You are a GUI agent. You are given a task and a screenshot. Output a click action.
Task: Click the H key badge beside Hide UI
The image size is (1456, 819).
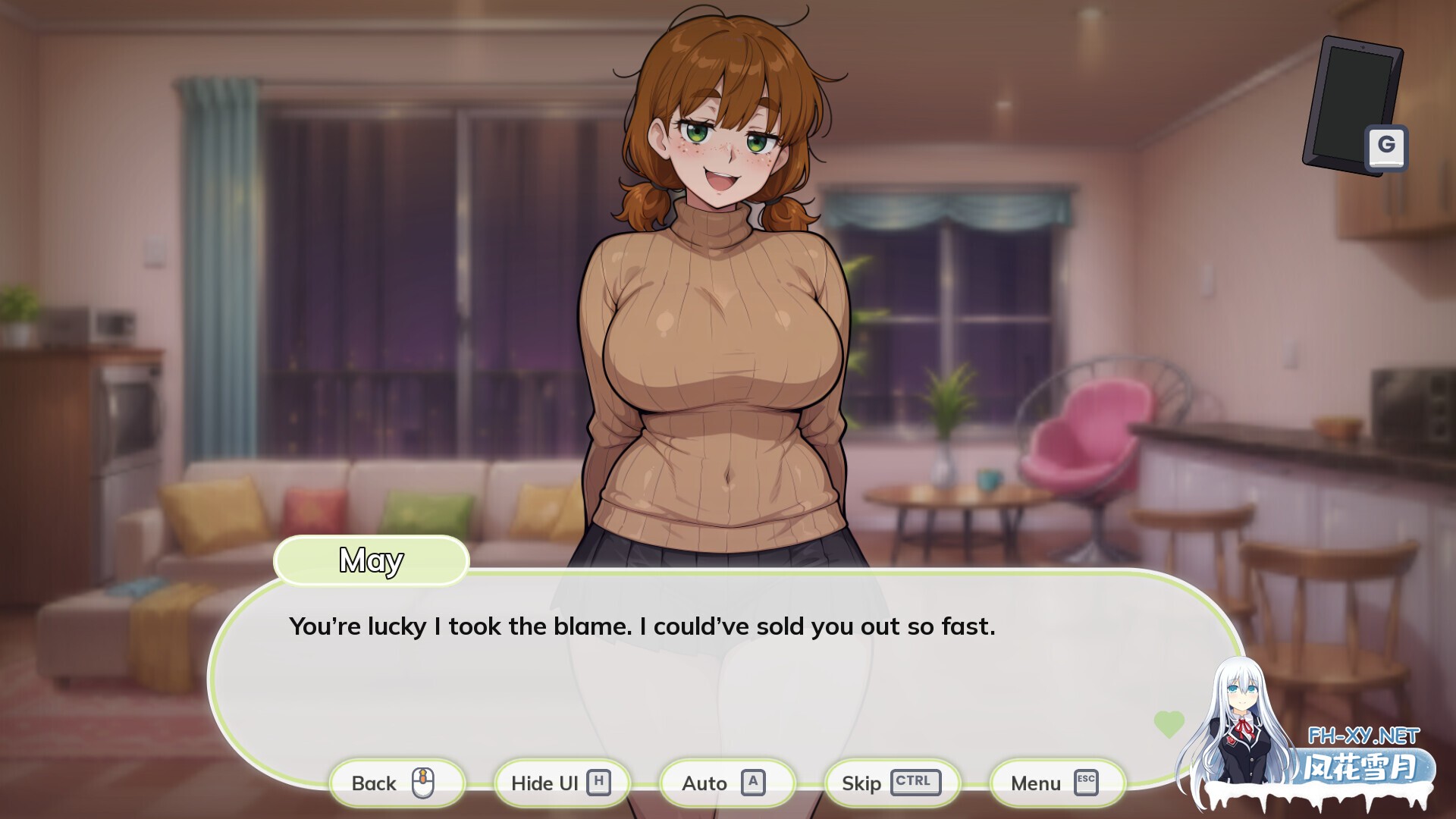point(600,783)
